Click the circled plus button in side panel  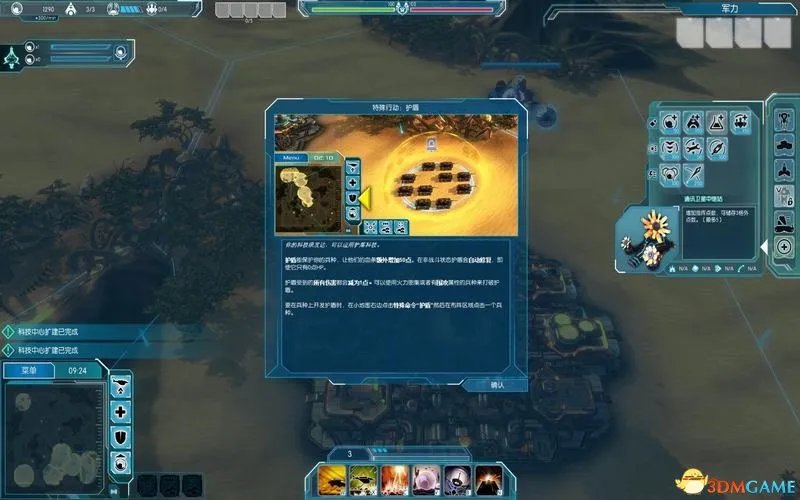click(x=783, y=247)
